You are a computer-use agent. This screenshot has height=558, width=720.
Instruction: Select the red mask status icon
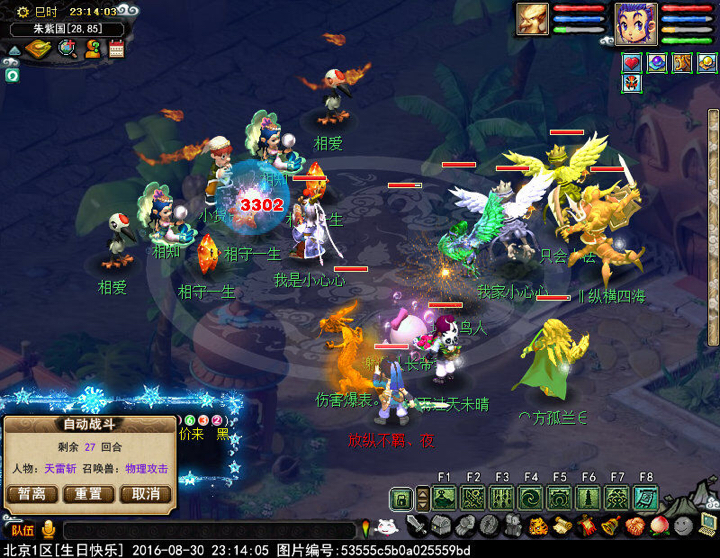click(x=632, y=84)
